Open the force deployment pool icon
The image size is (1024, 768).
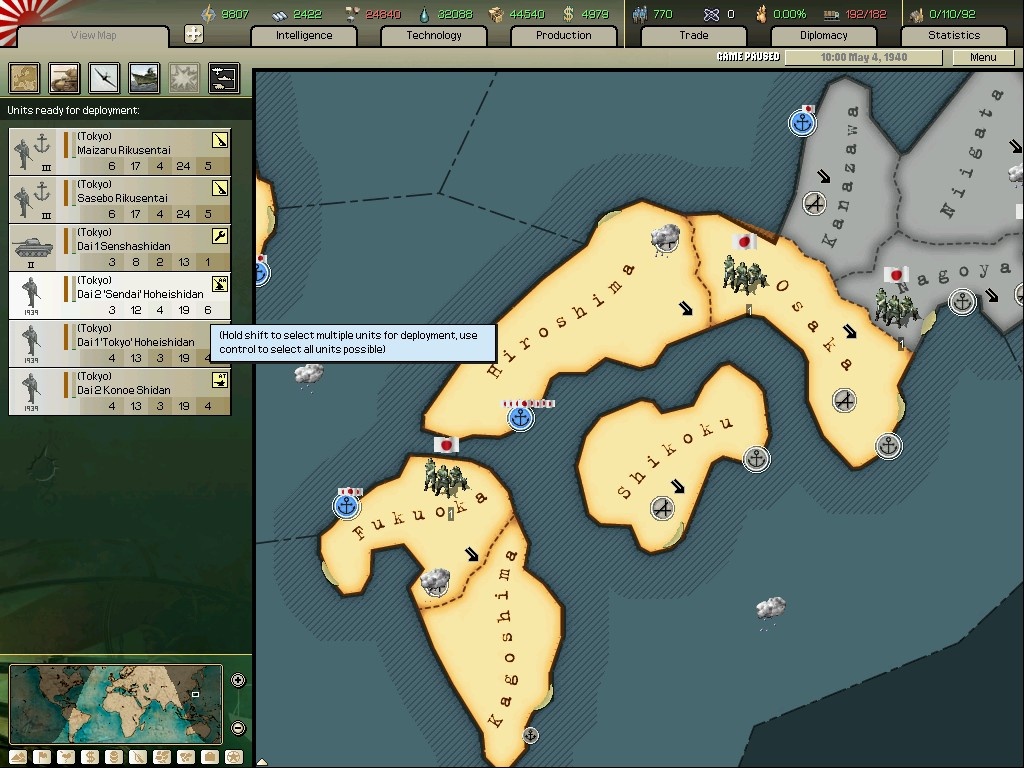point(223,77)
